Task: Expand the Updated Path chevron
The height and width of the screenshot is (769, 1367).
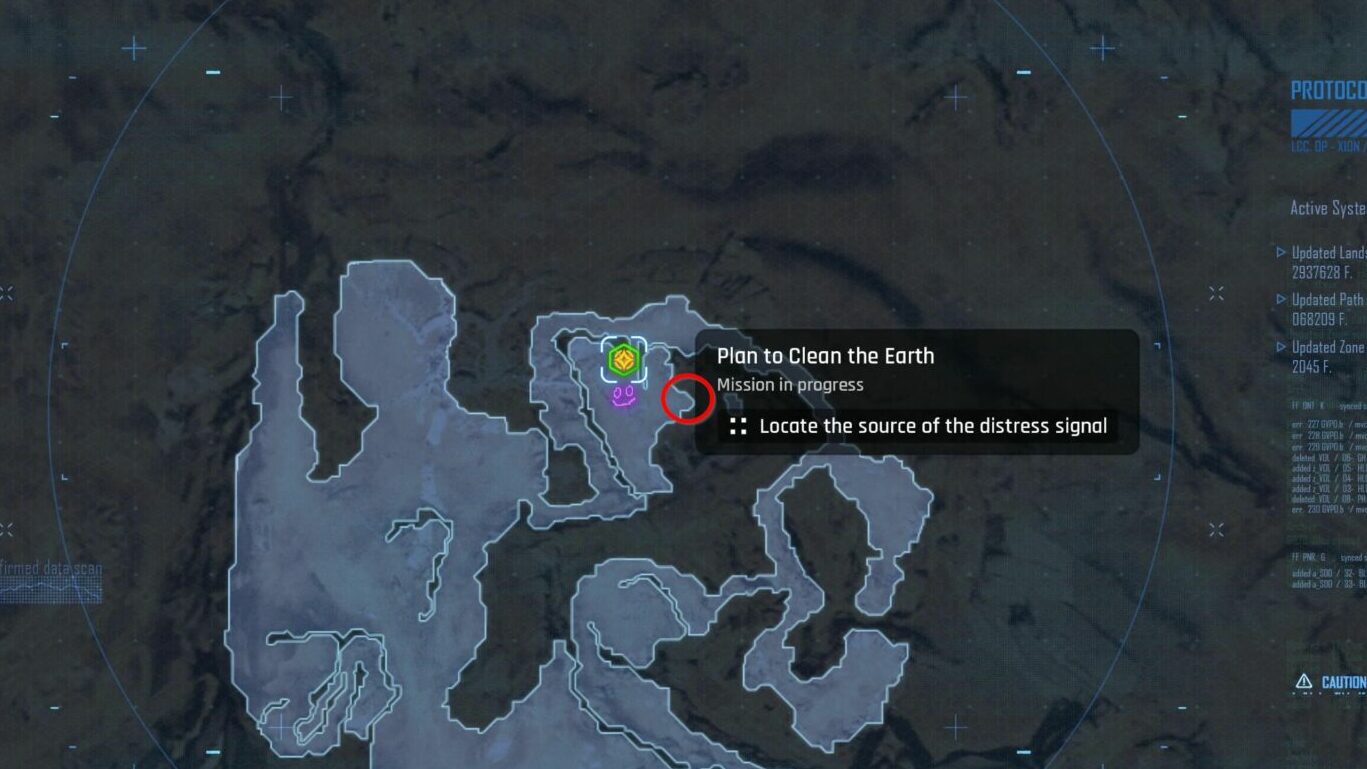Action: pos(1283,298)
